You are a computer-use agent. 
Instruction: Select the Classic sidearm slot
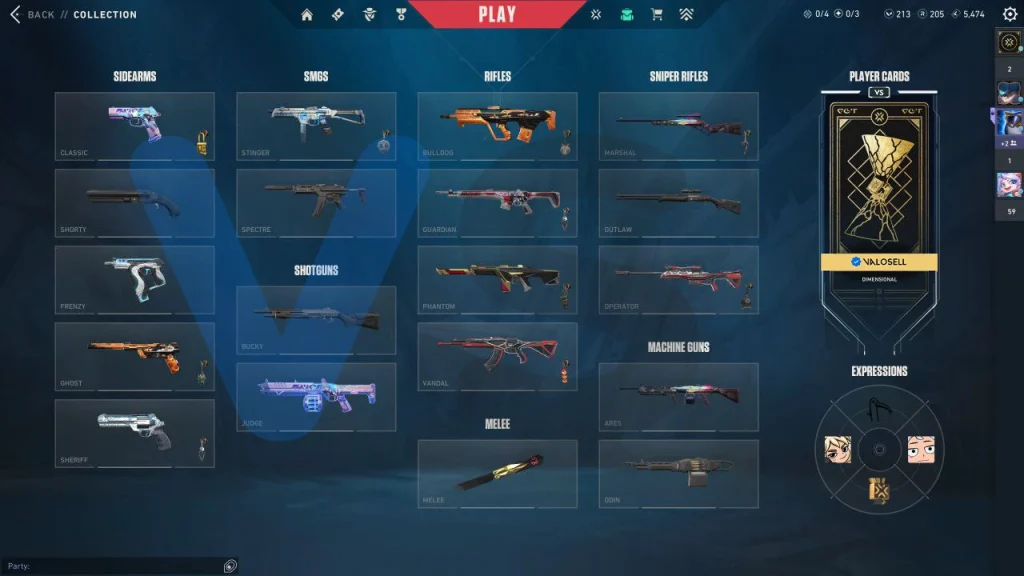[134, 126]
